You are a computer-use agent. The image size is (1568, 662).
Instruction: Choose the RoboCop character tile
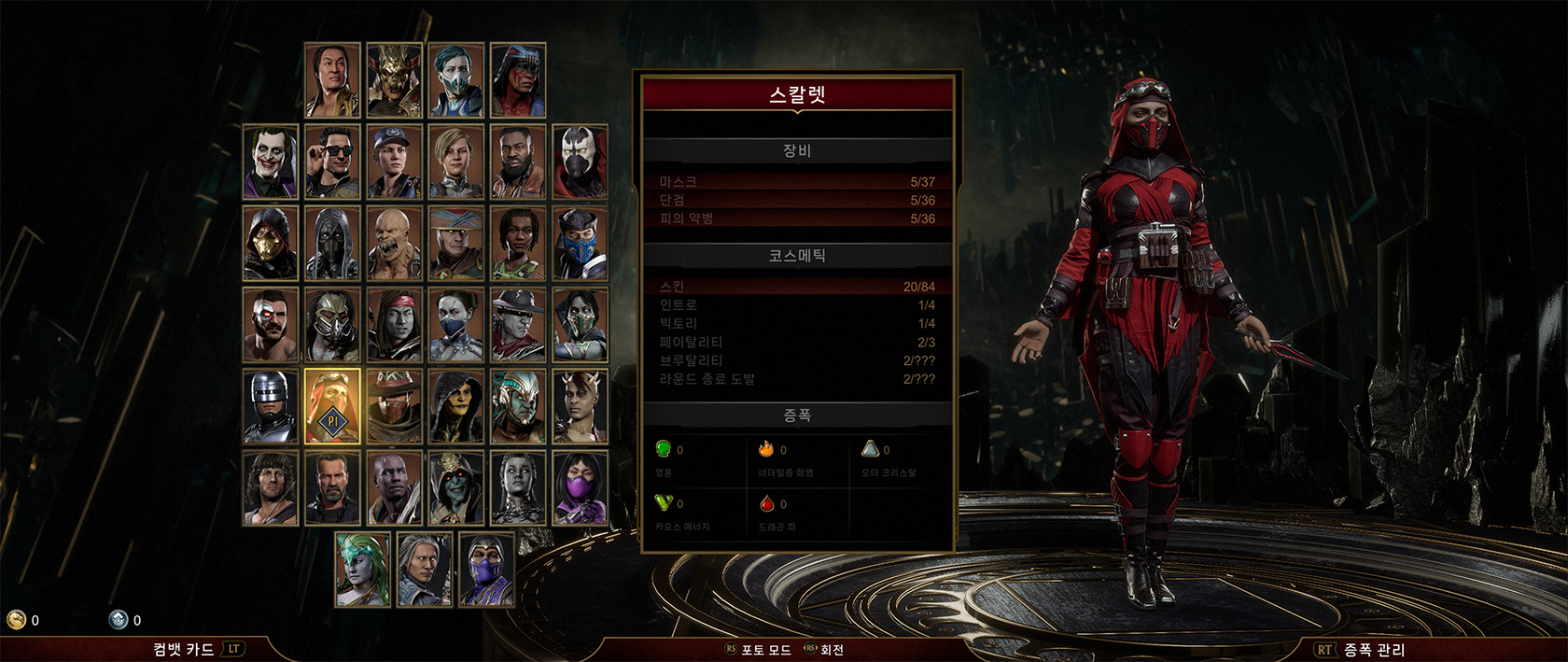point(271,406)
